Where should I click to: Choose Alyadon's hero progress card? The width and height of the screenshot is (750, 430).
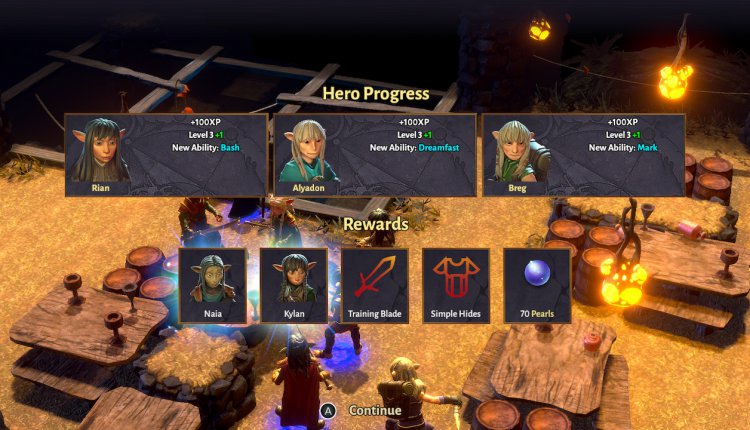(375, 155)
